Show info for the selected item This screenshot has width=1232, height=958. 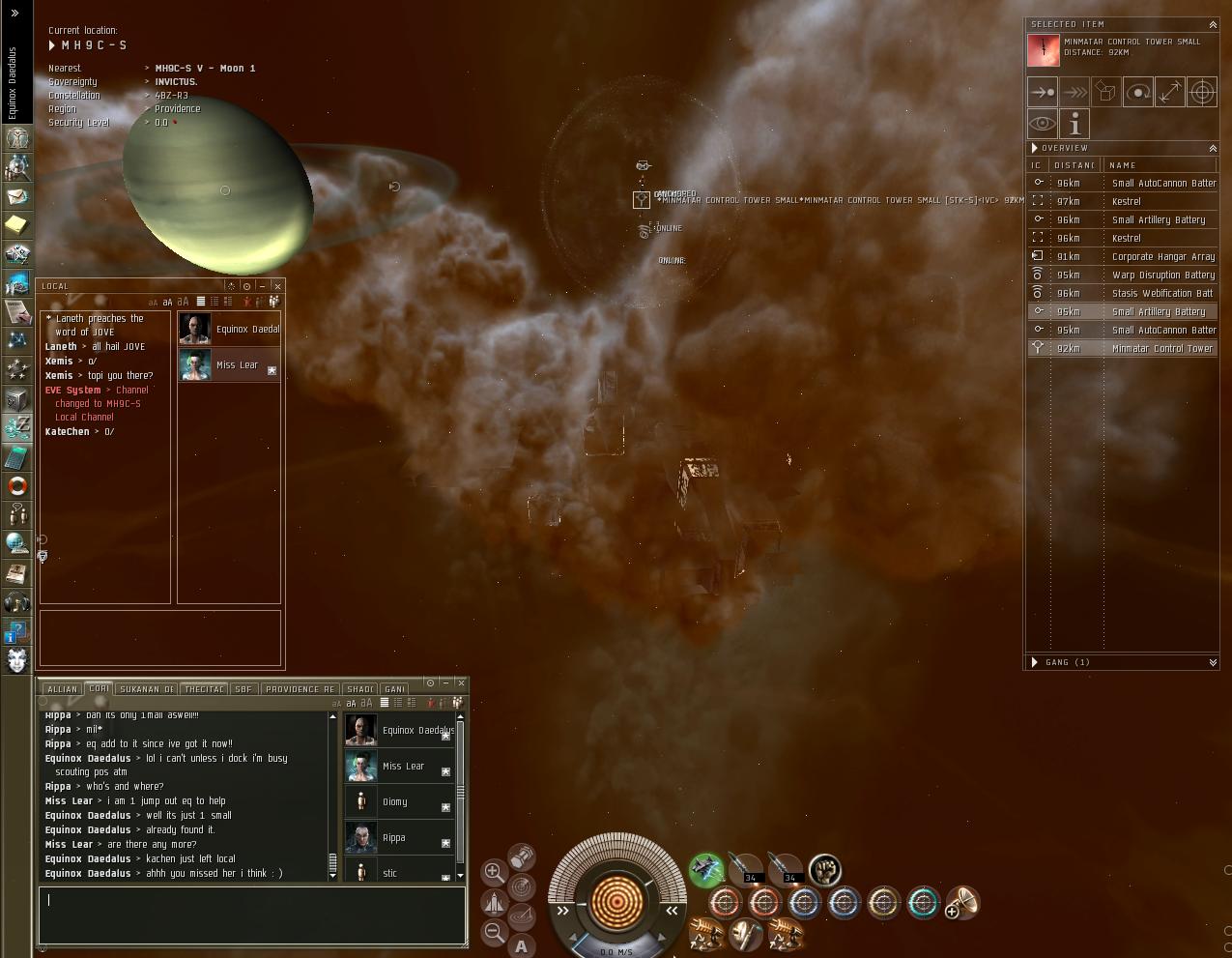(x=1074, y=124)
